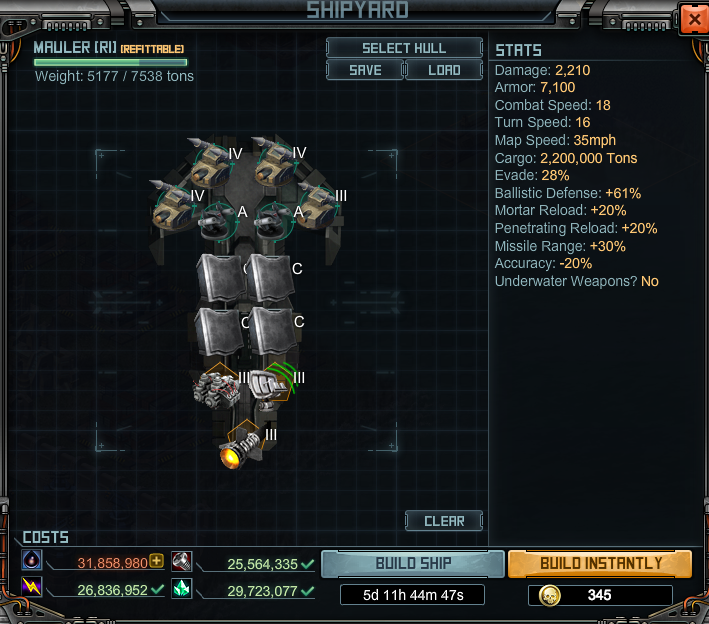Save the current ship design
Viewport: 709px width, 624px height.
point(365,70)
